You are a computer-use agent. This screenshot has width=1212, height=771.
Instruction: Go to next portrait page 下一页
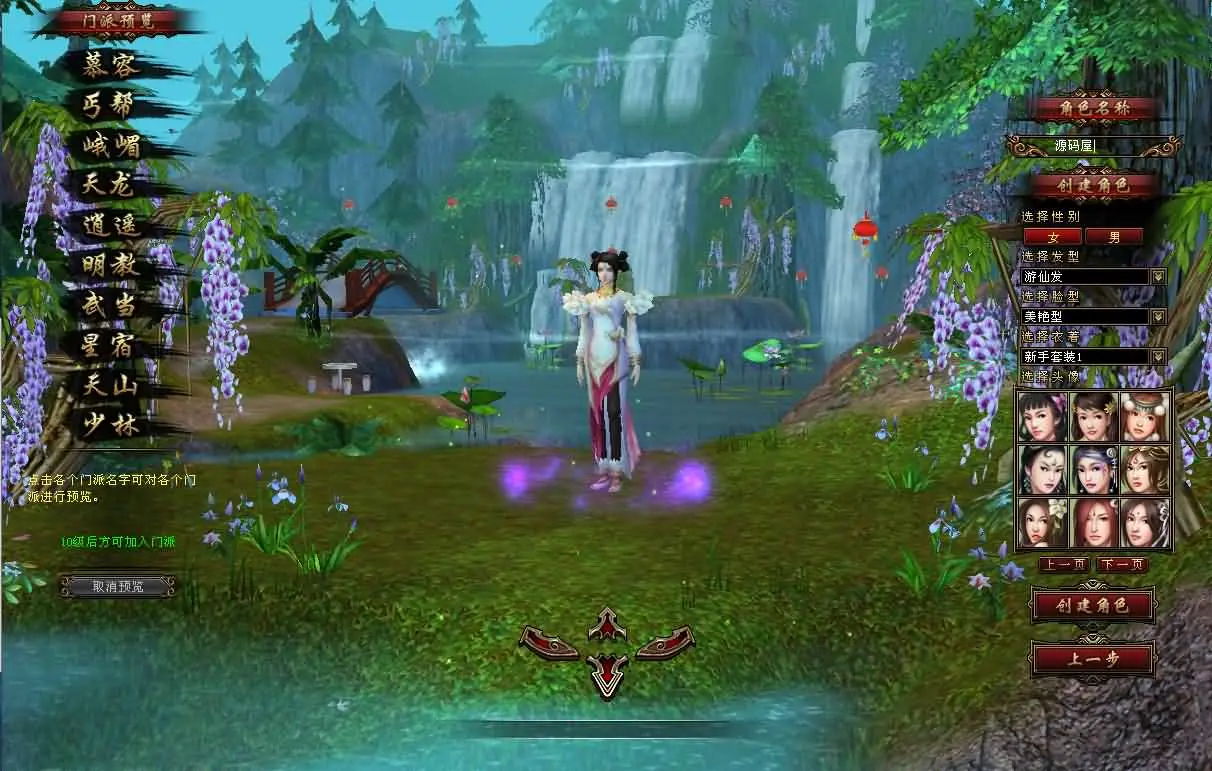point(1122,565)
